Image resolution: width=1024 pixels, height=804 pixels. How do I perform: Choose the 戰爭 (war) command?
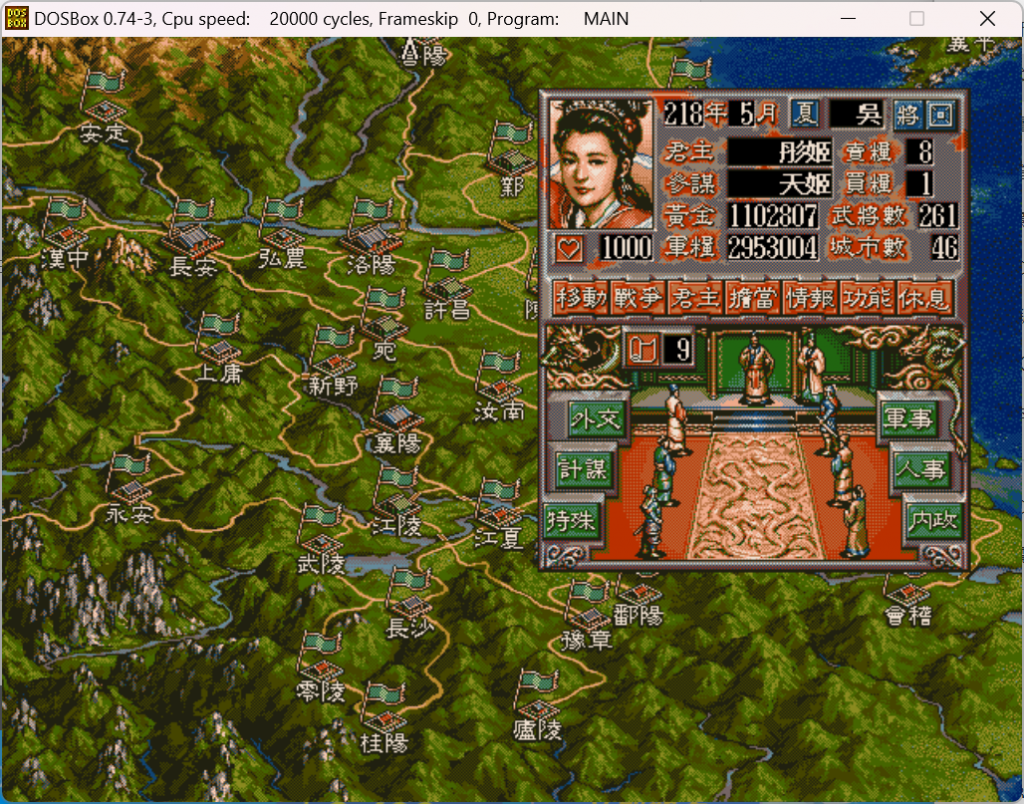(x=638, y=297)
